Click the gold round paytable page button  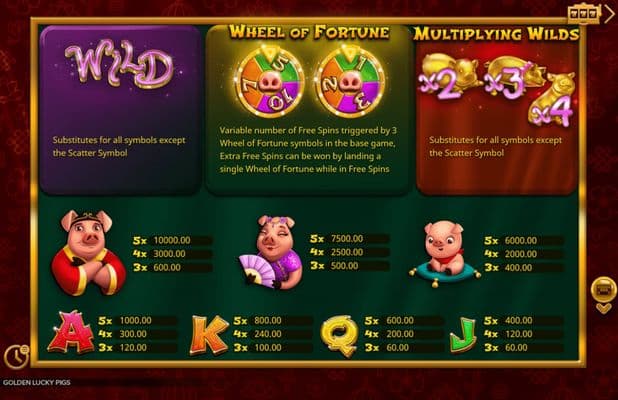pos(603,289)
